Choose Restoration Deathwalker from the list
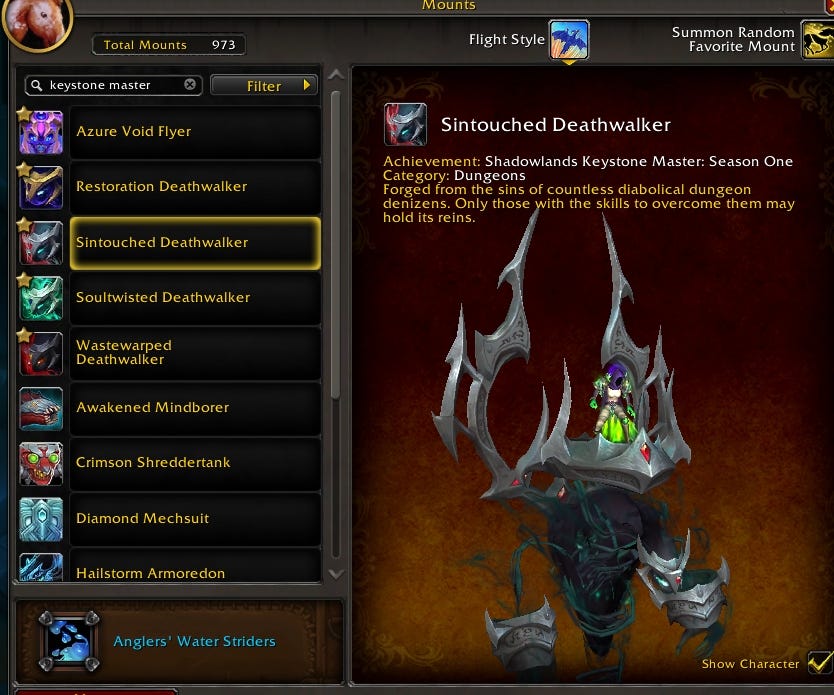Image resolution: width=834 pixels, height=695 pixels. pos(170,187)
